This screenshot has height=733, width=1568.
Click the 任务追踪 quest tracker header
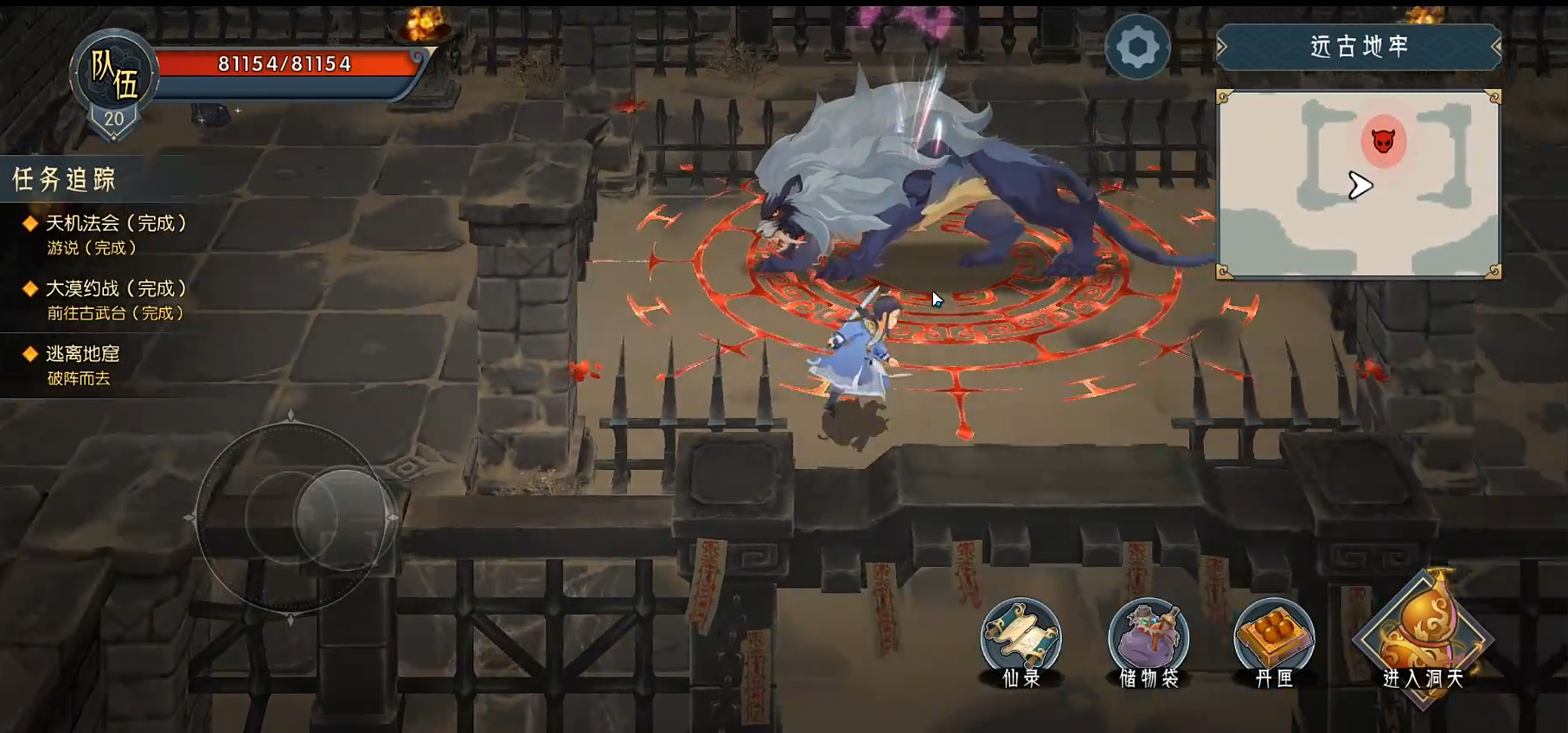(x=64, y=179)
